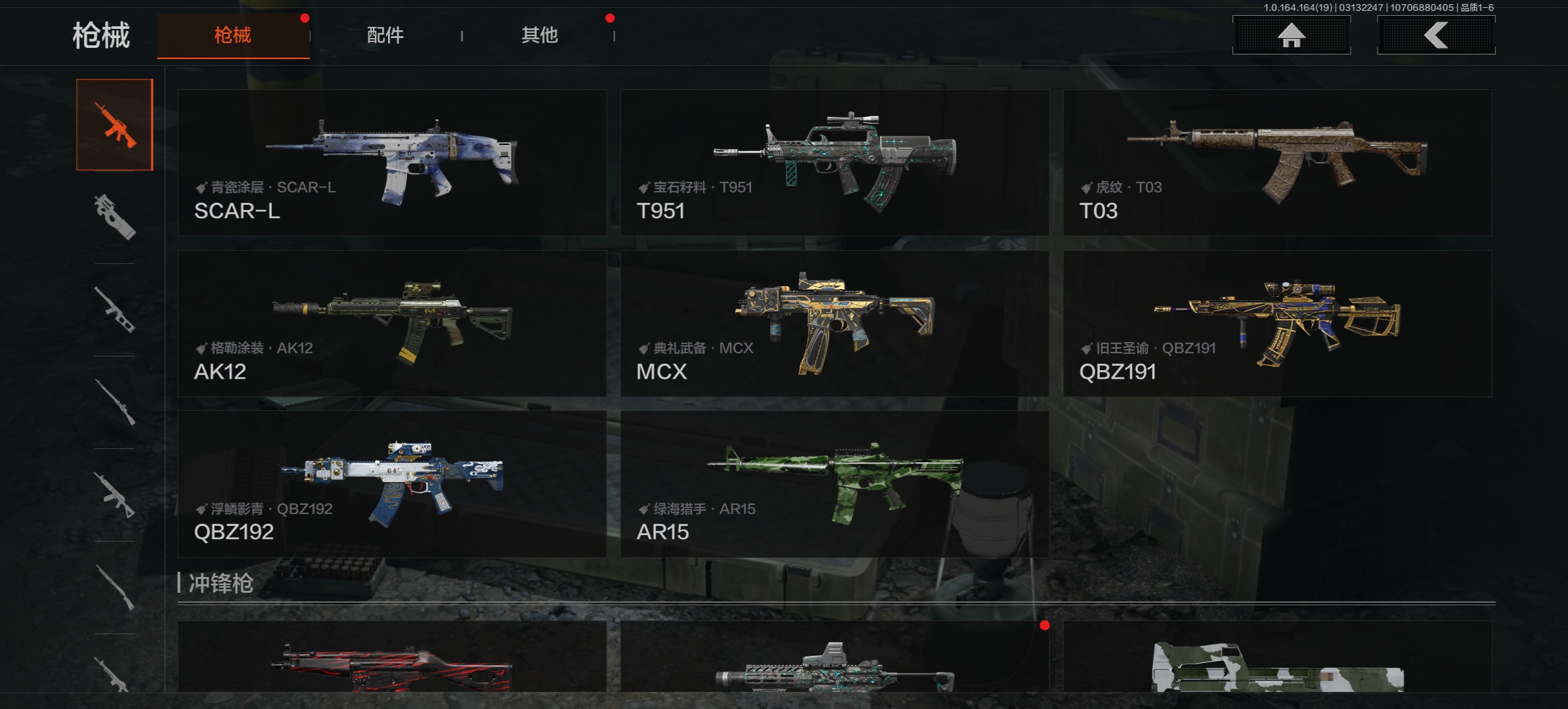Image resolution: width=1568 pixels, height=709 pixels.
Task: Choose the T951 rifle card
Action: (x=834, y=163)
